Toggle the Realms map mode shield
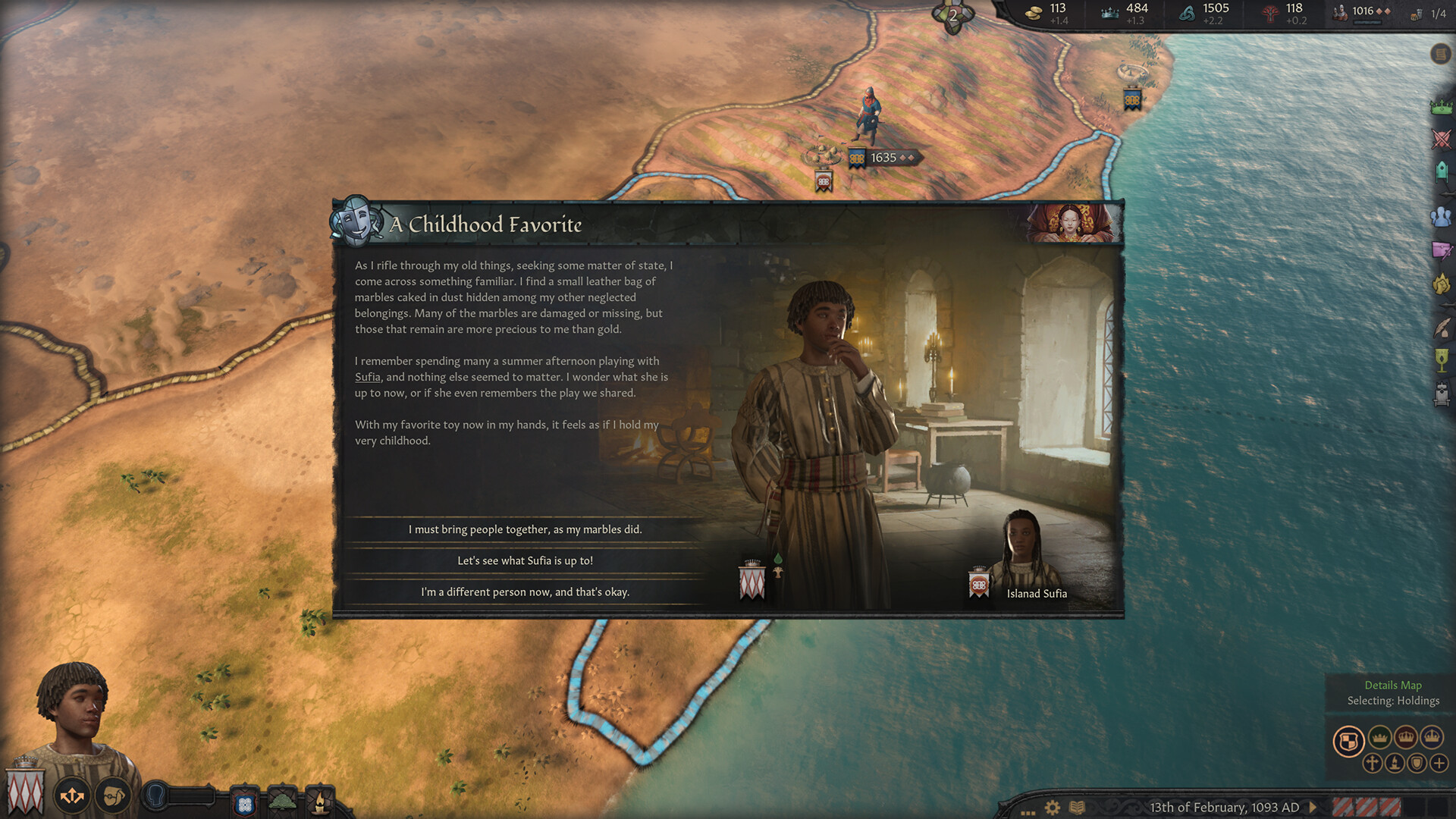The height and width of the screenshot is (819, 1456). tap(1350, 740)
